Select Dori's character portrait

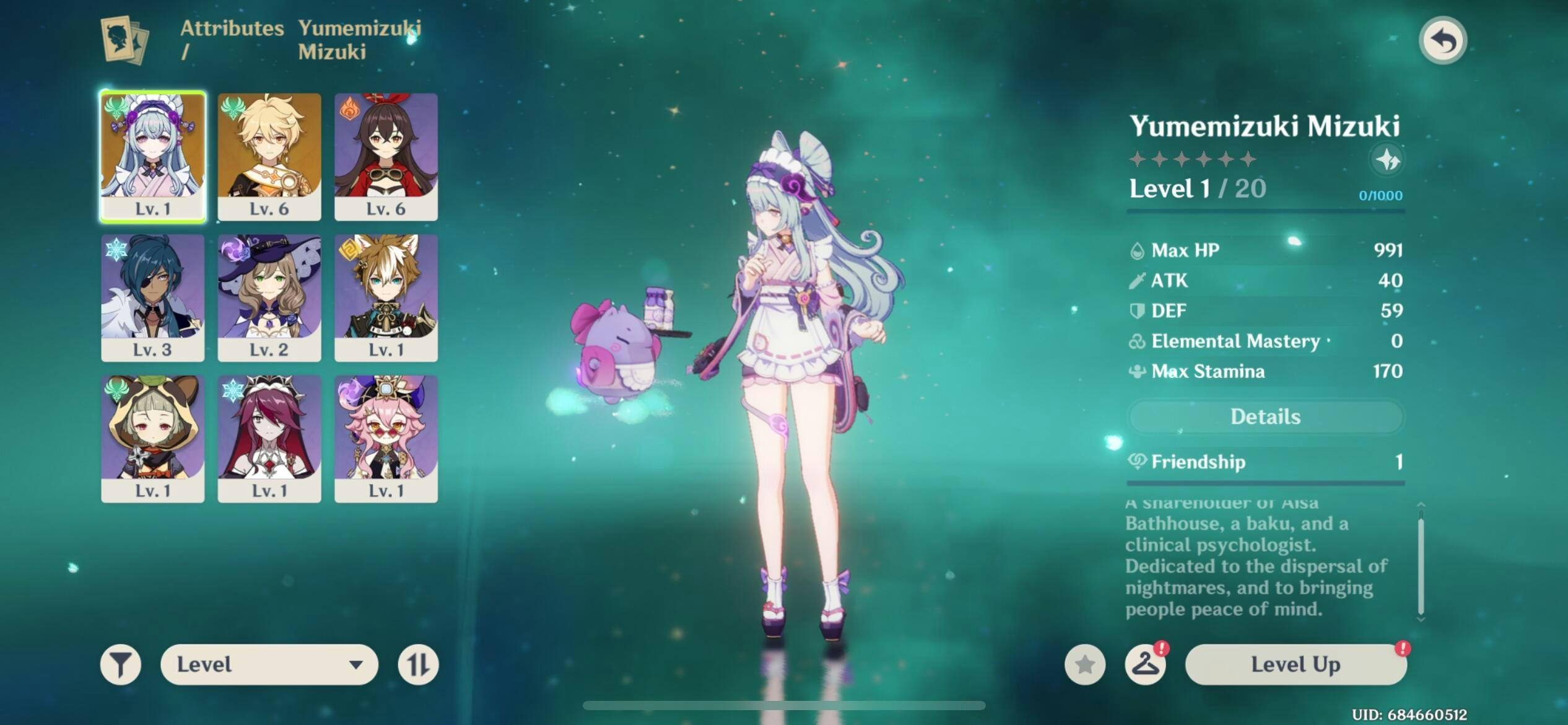[x=386, y=438]
